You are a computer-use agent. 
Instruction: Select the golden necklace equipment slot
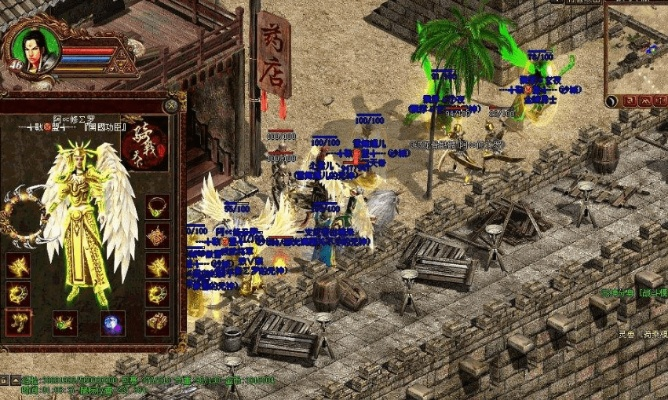pos(157,207)
